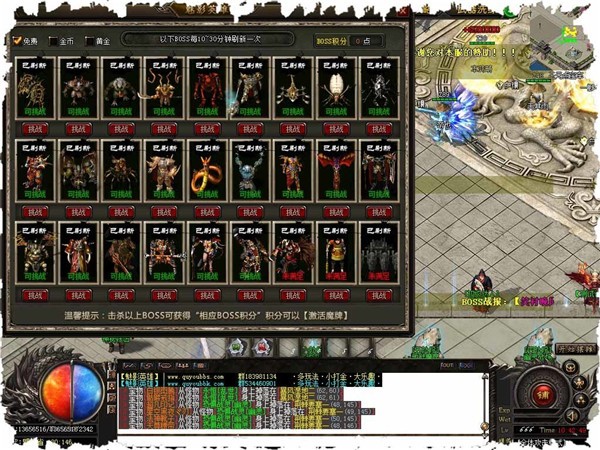
Task: Challenge the red demon boss in top row
Action: (211, 128)
